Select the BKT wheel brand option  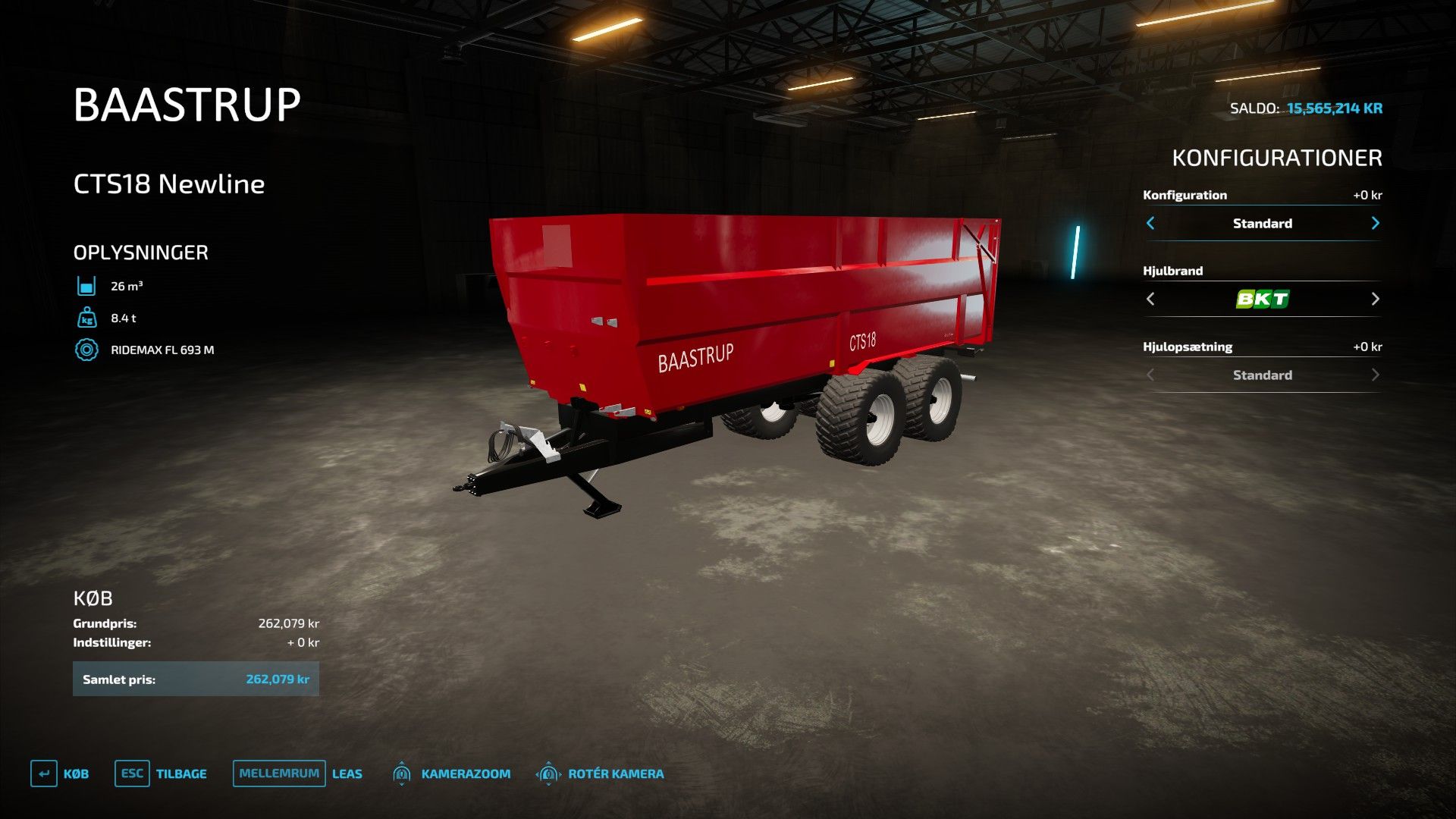point(1262,299)
